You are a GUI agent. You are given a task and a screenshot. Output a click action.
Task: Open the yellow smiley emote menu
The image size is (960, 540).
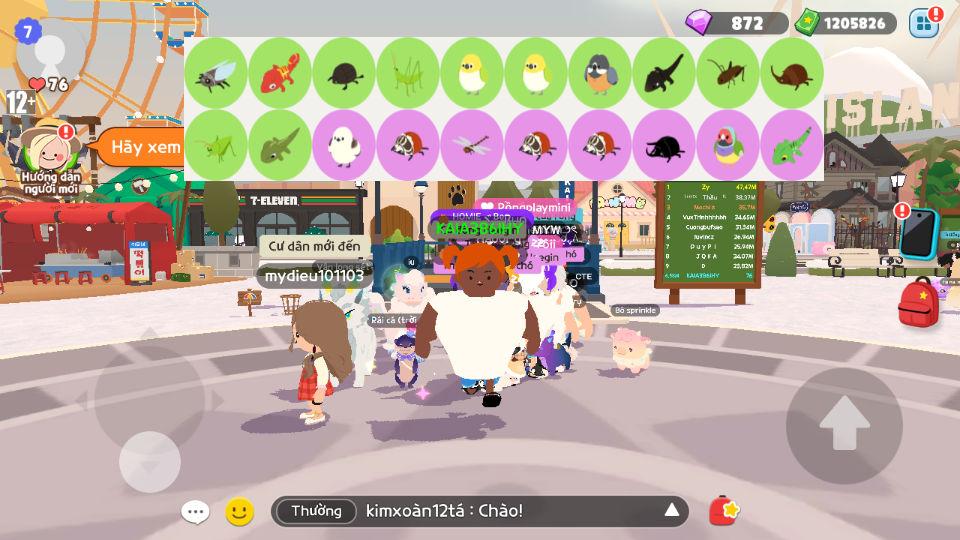coord(239,512)
